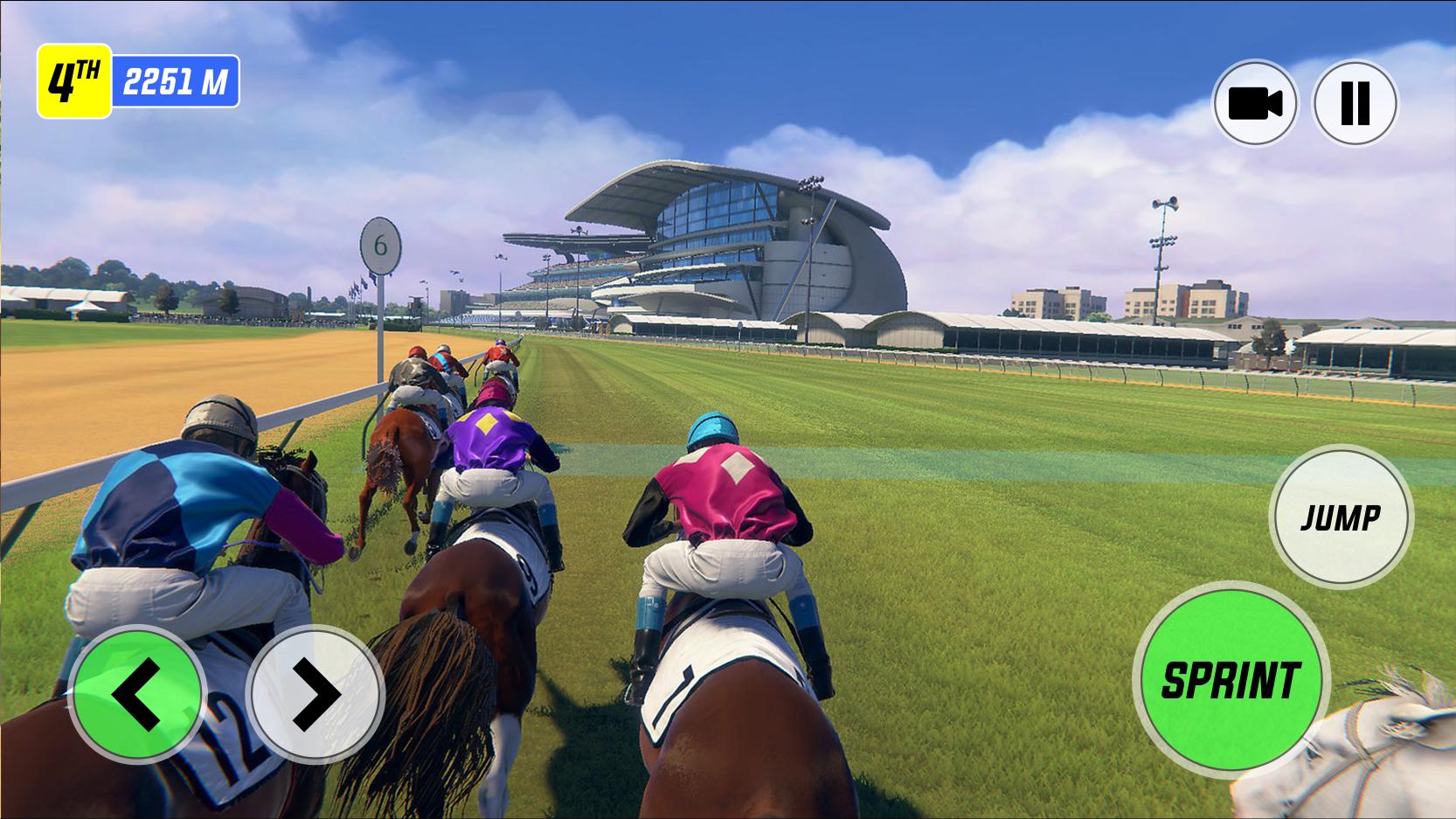Steer right with the right arrow button
Screen dimensions: 1456x819
click(x=315, y=695)
